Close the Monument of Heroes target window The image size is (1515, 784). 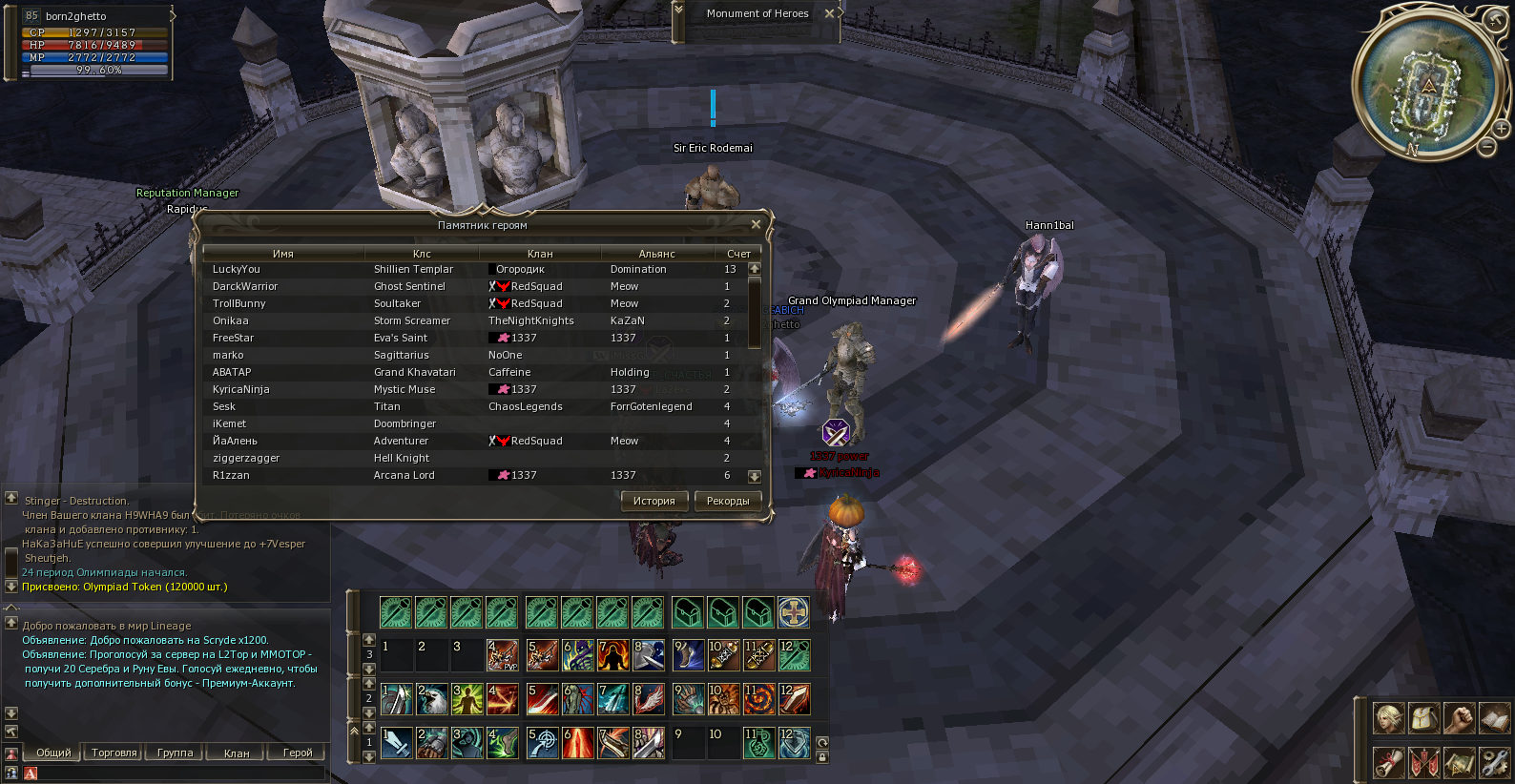[829, 13]
